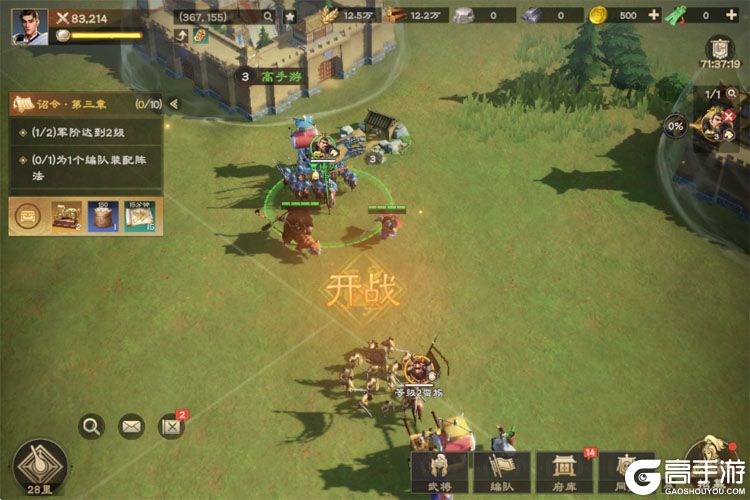Select the 150 resource reward item
Viewport: 750px width, 500px height.
(102, 216)
